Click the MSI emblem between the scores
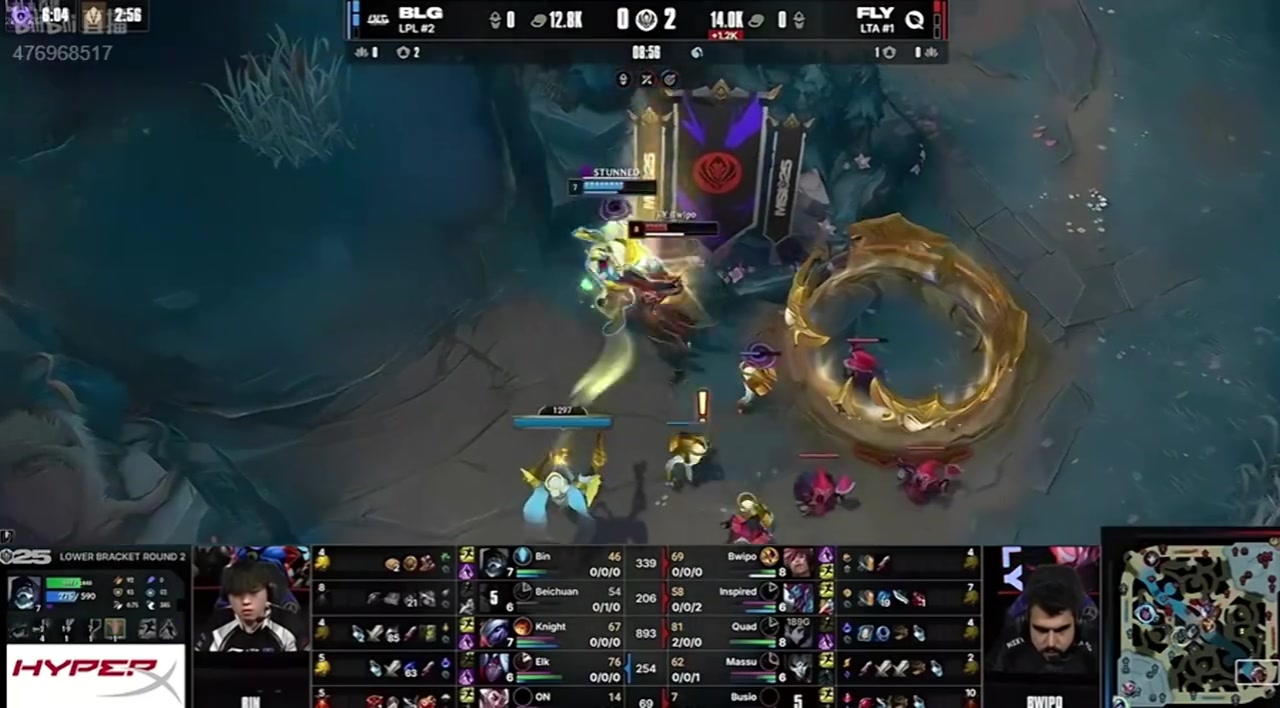 click(x=646, y=18)
